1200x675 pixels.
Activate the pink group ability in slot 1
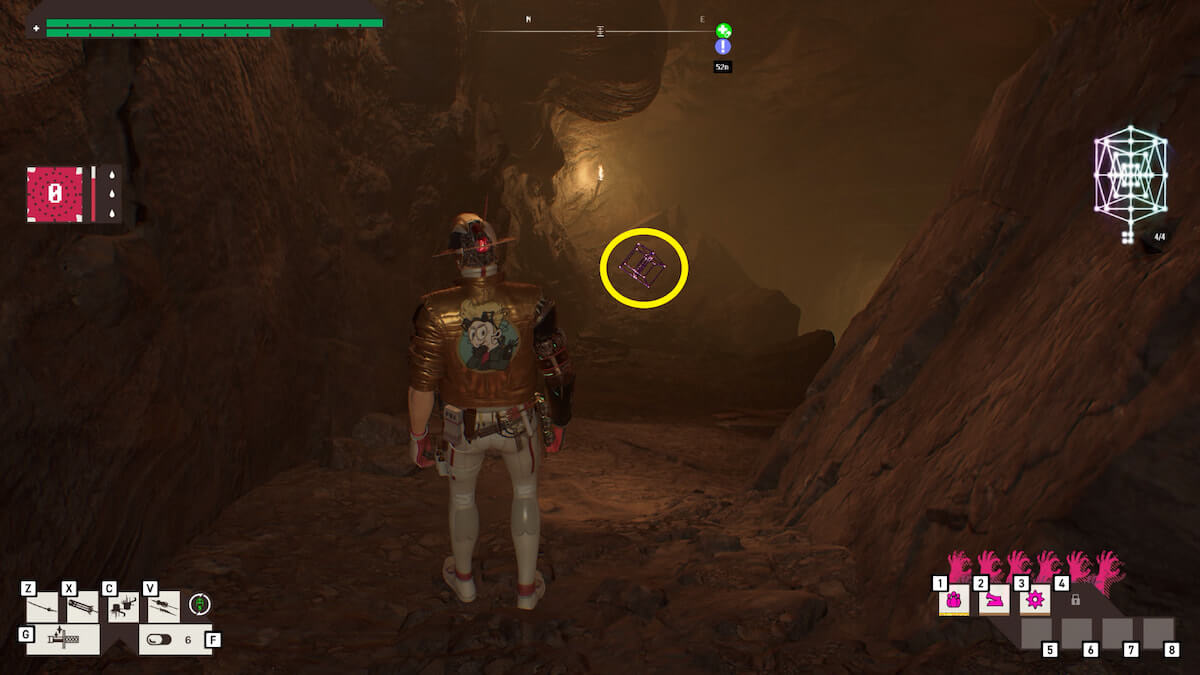pyautogui.click(x=954, y=600)
